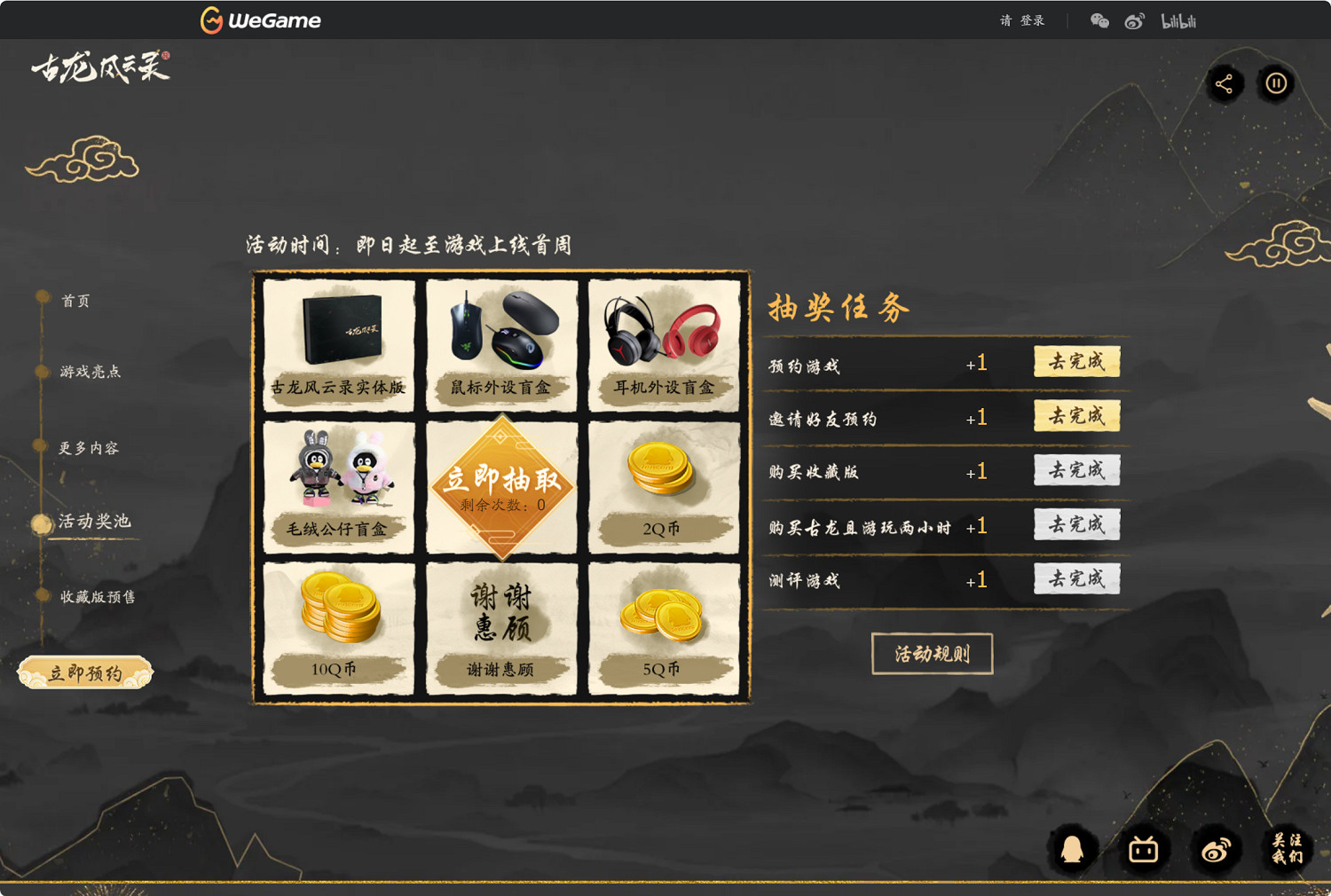Screen dimensions: 1331x896
Task: Click the WeChat share icon in the top bar
Action: [x=1099, y=20]
